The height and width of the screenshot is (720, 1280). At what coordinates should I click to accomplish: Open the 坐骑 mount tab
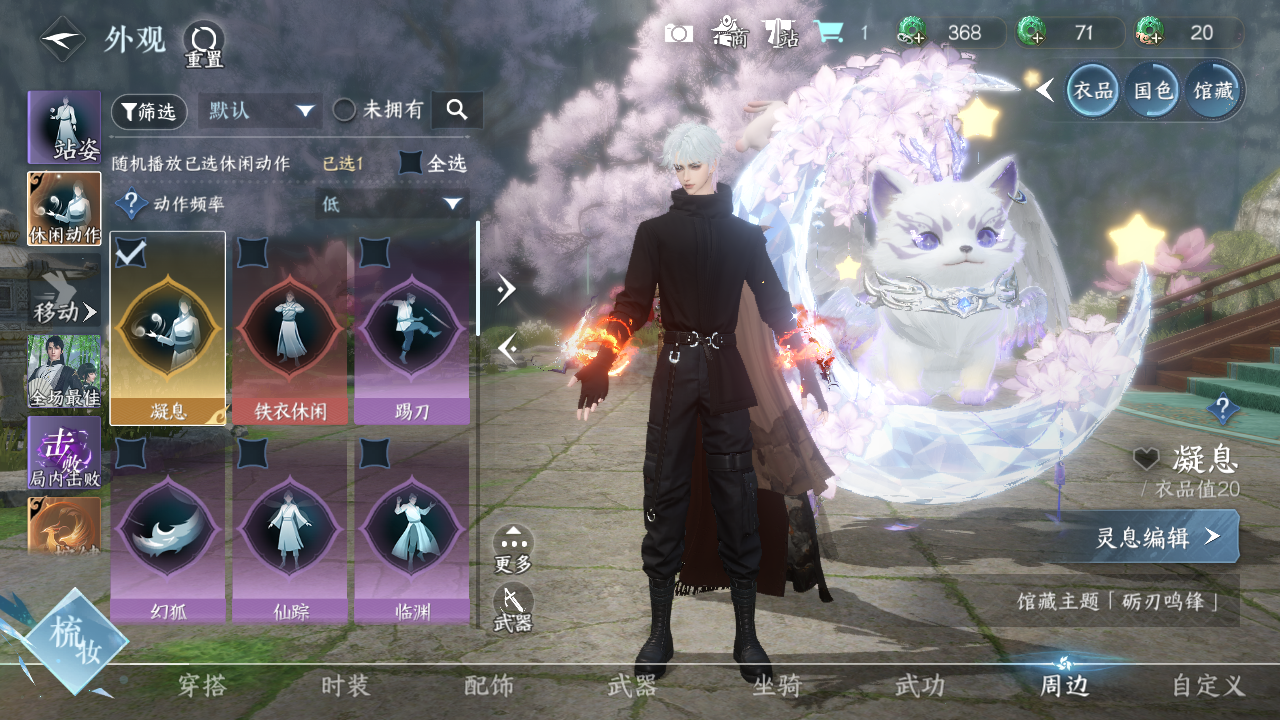tap(777, 685)
